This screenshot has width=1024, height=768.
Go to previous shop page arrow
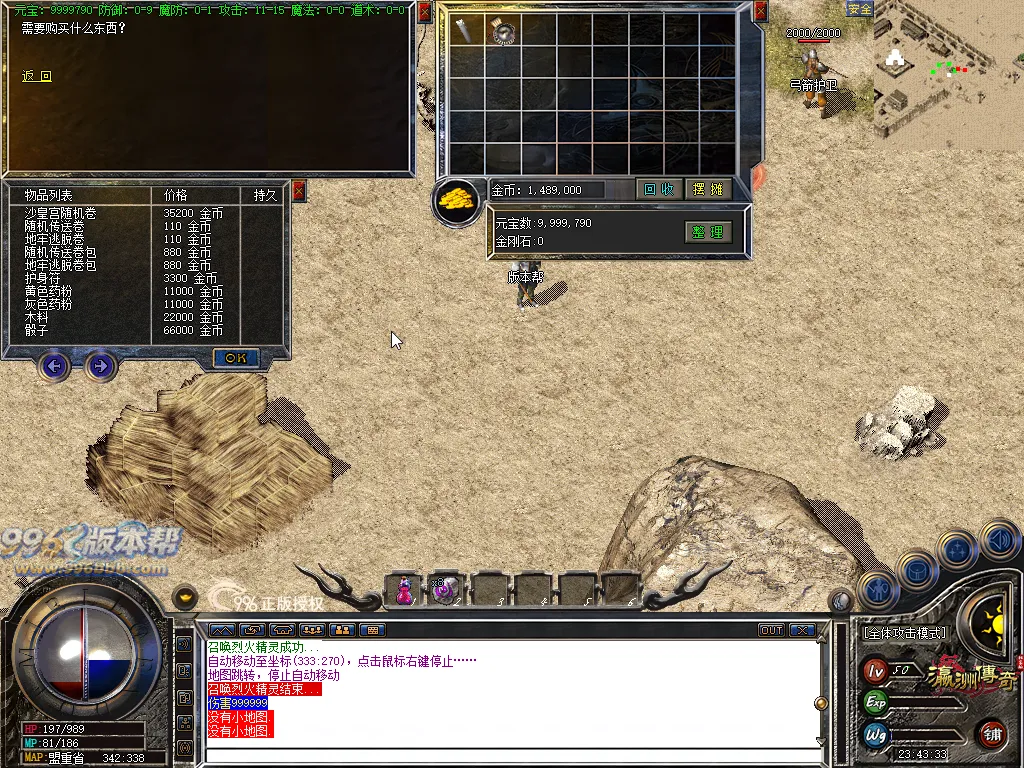[55, 367]
